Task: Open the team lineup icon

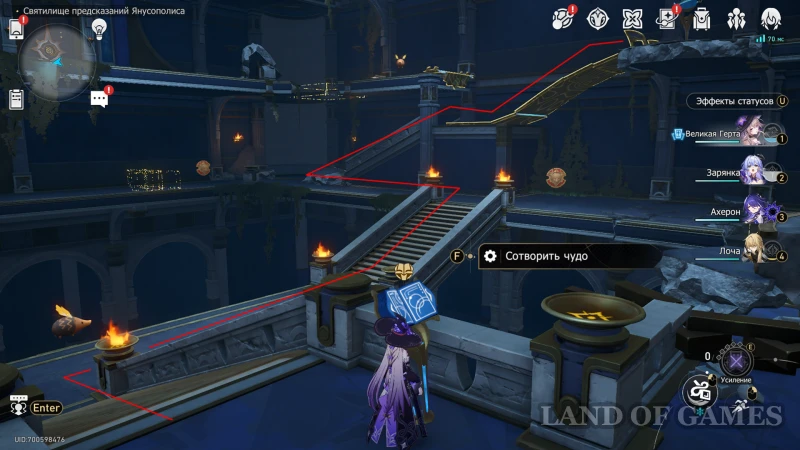Action: 736,18
